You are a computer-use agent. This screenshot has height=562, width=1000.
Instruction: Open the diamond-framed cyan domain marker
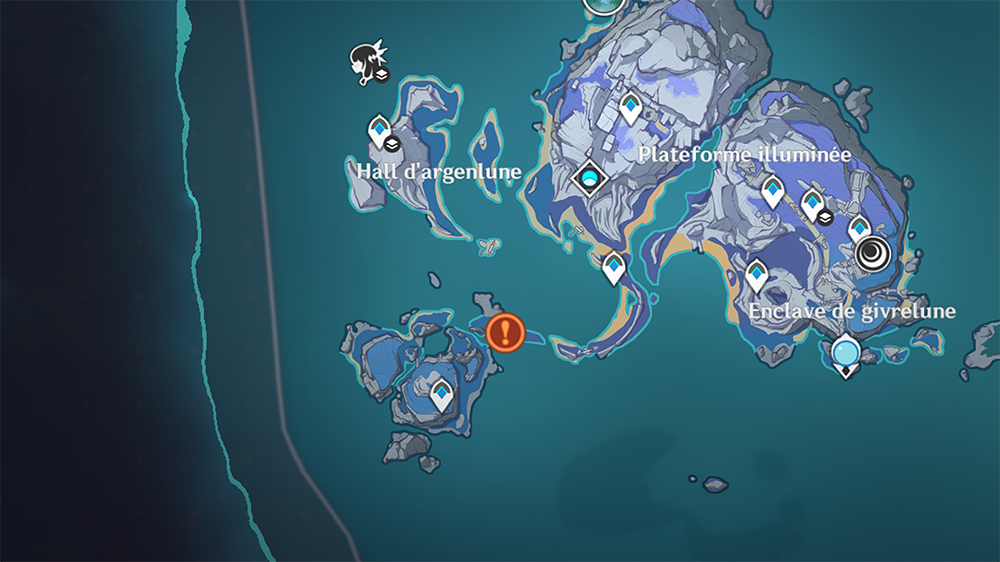pyautogui.click(x=590, y=179)
